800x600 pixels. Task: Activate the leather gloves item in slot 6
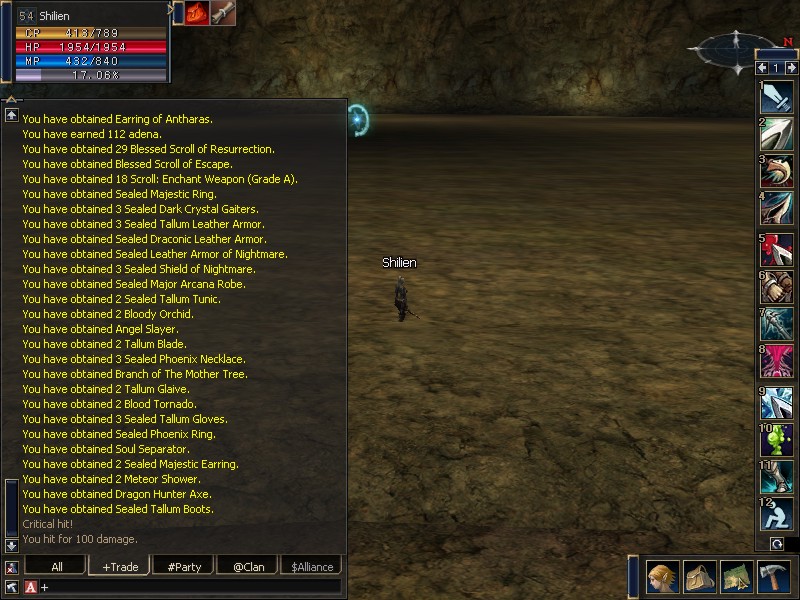point(777,287)
